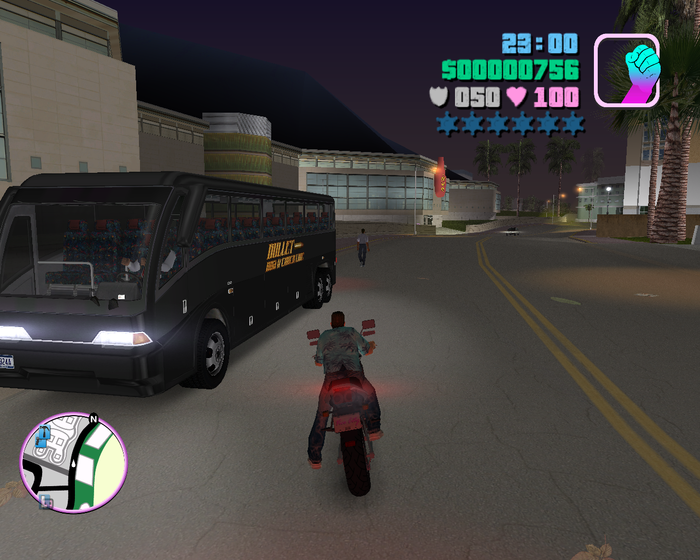Click the north N marker on radar
700x560 pixels.
point(93,418)
